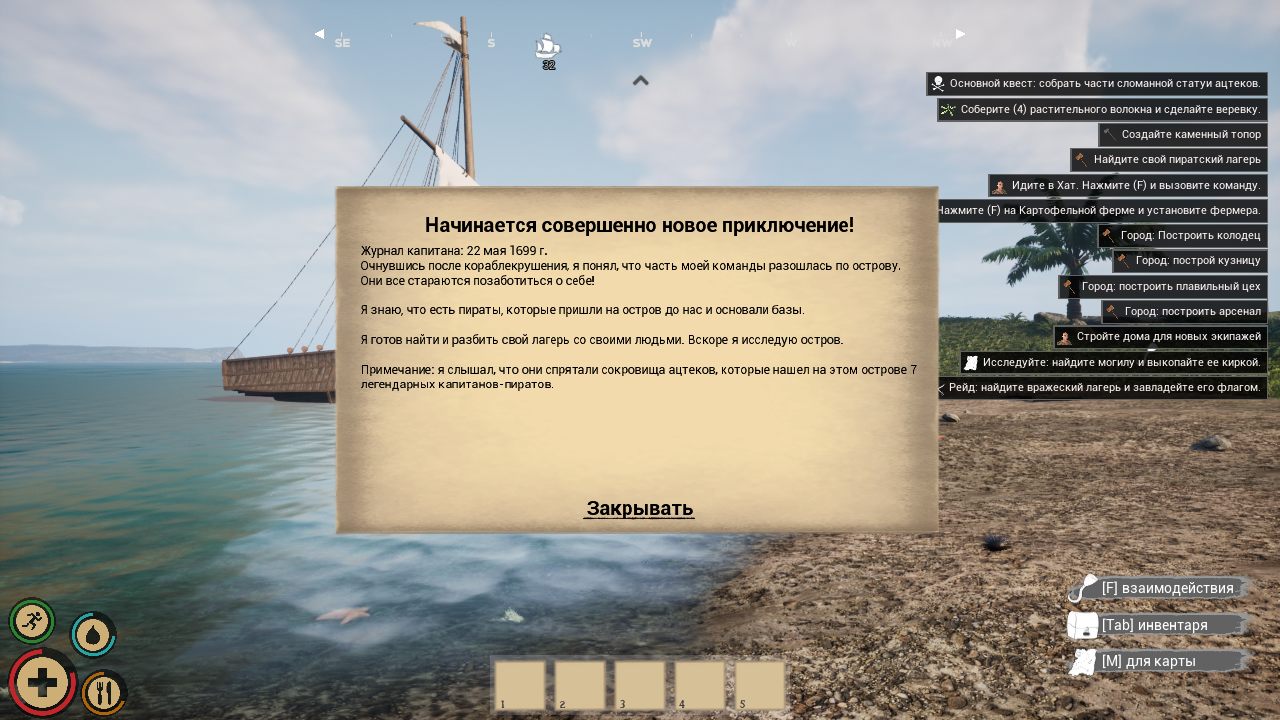Click hotbar slot number 1
The height and width of the screenshot is (720, 1280).
click(519, 684)
